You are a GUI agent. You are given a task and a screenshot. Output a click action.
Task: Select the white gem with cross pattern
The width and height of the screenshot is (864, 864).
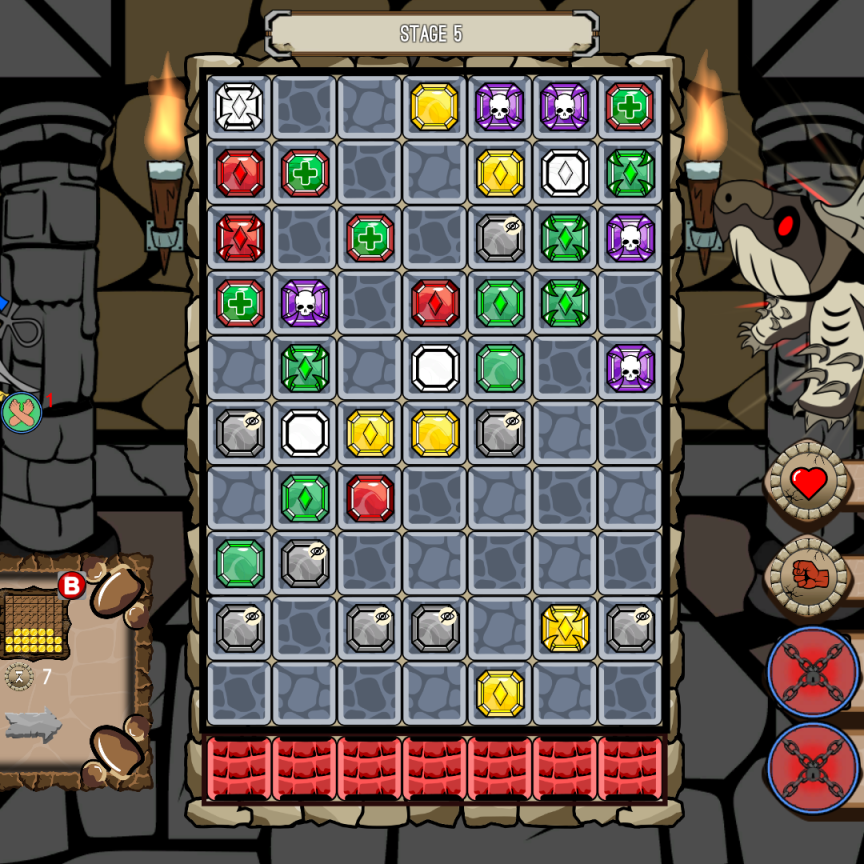click(240, 107)
